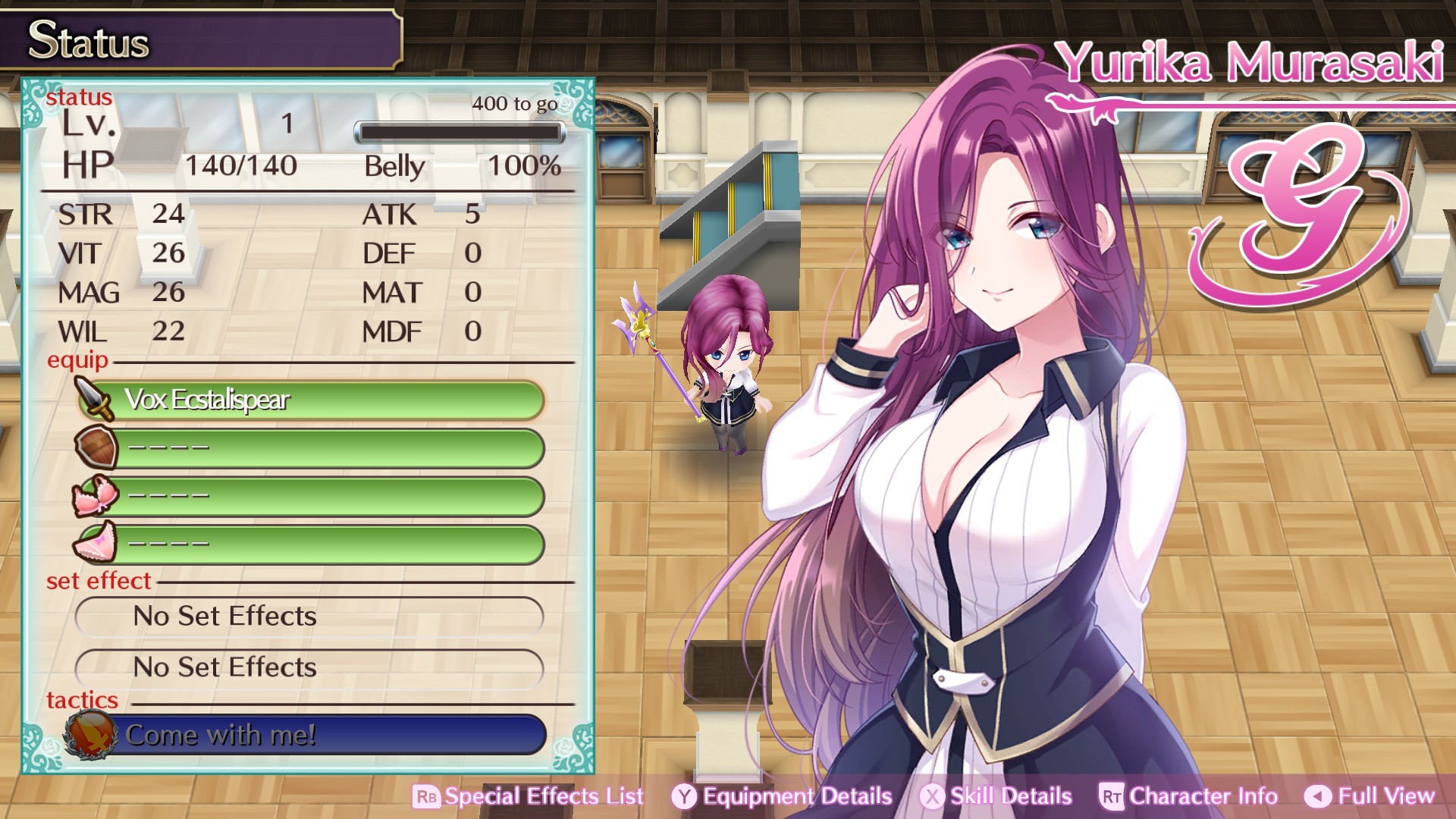Click the RT button icon for Character Info
This screenshot has width=1456, height=819.
1109,796
